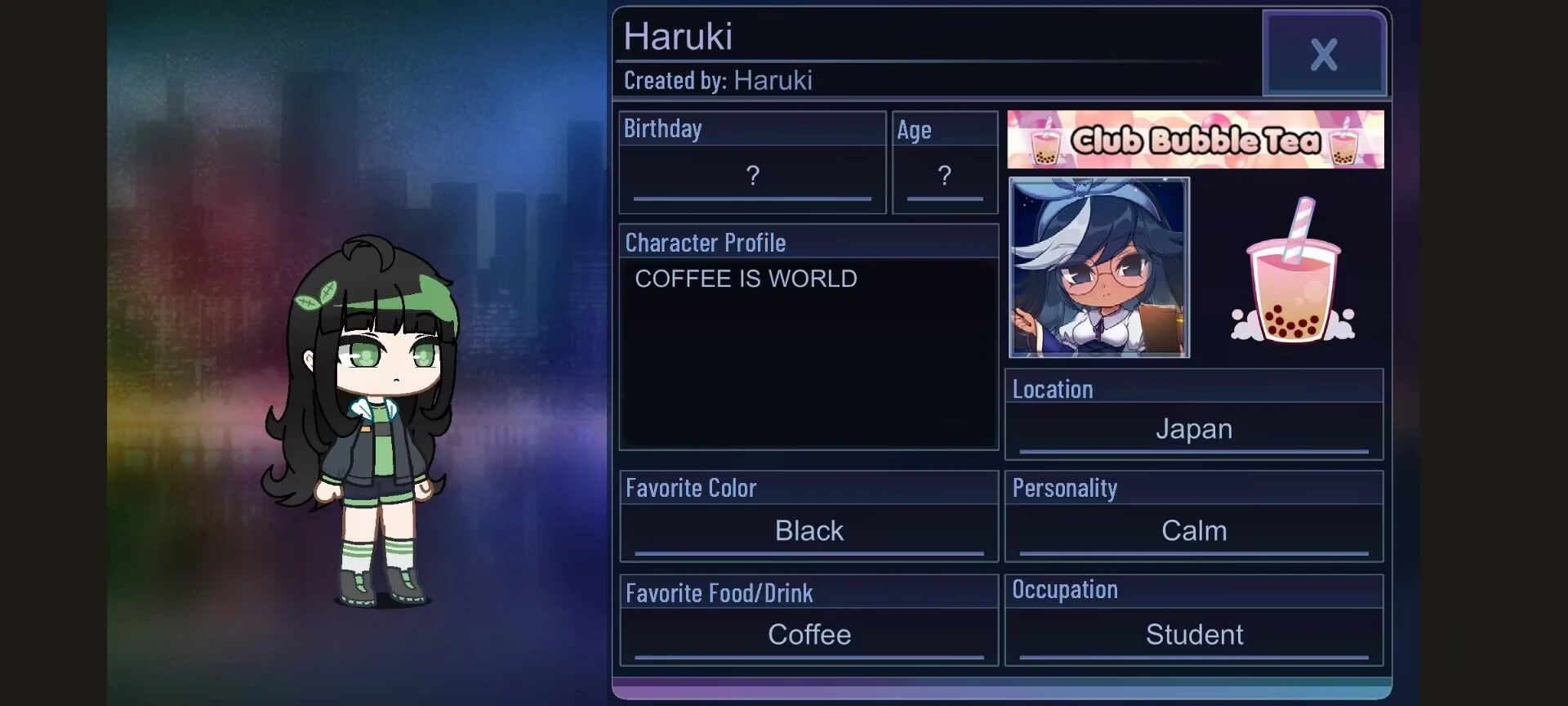Click Student in the Occupation field
This screenshot has height=706, width=1568.
[x=1195, y=634]
